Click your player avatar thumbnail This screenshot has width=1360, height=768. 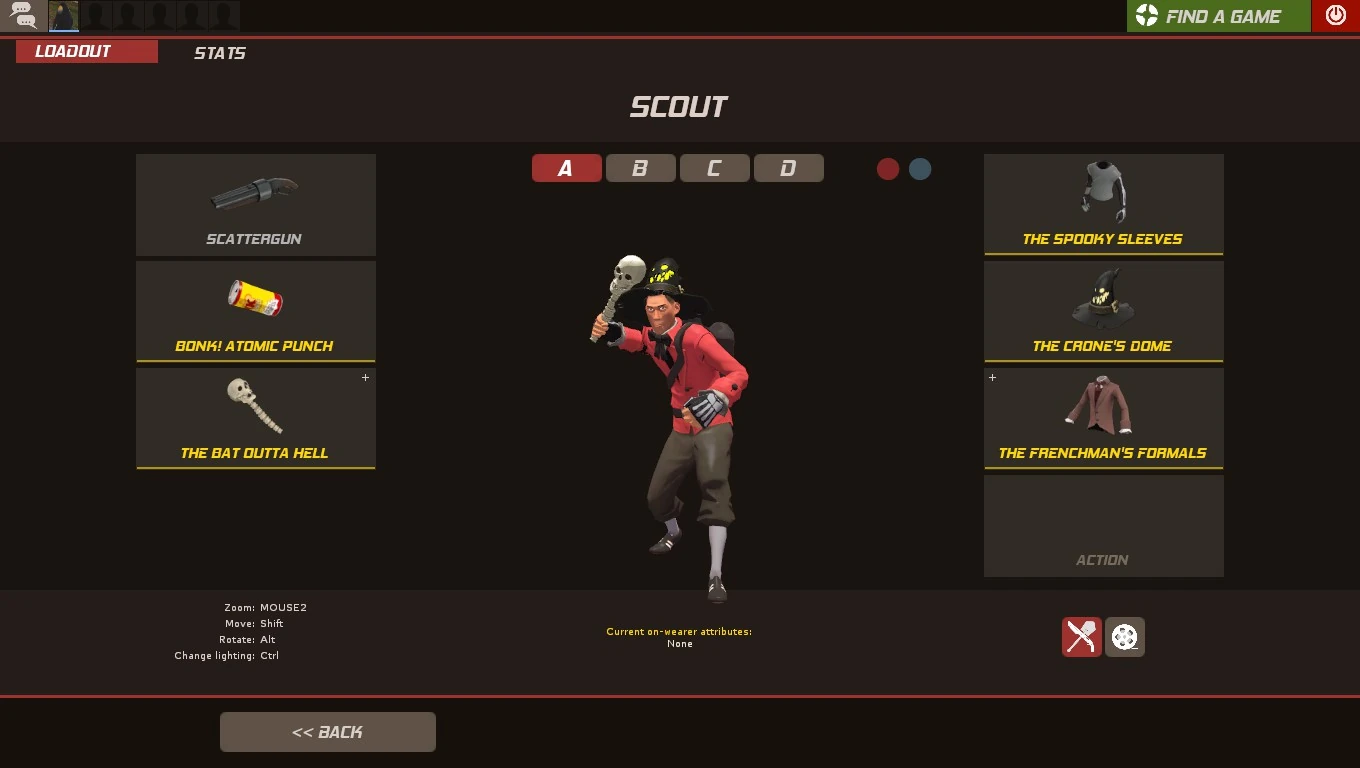pyautogui.click(x=63, y=15)
